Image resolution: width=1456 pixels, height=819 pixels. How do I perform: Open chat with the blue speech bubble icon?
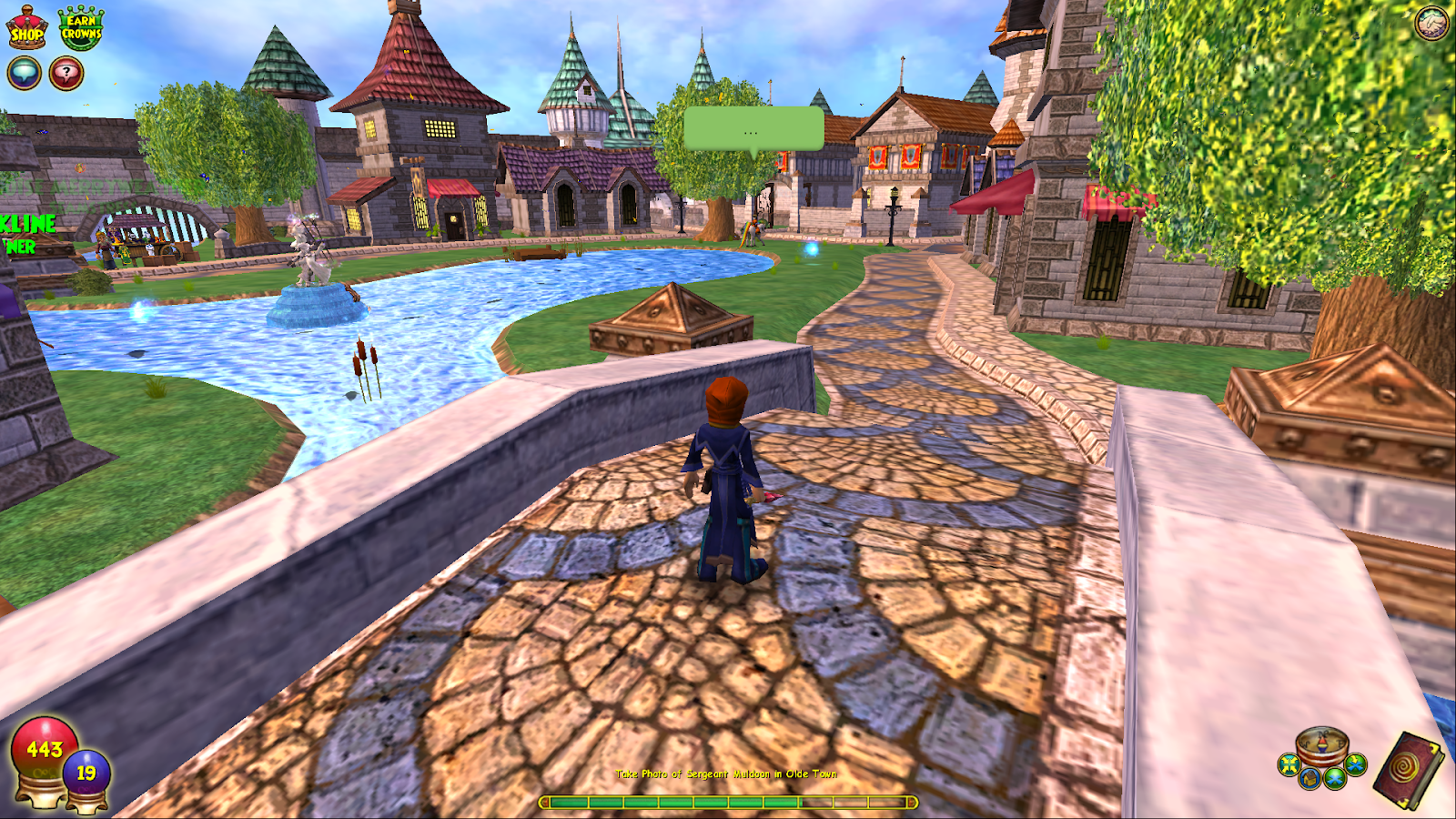click(x=23, y=73)
